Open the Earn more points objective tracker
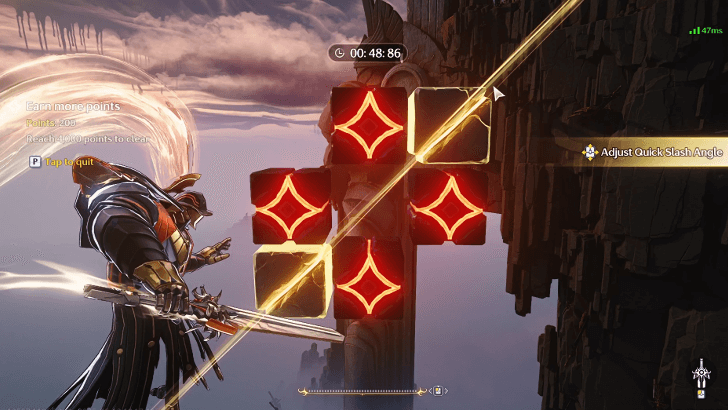The image size is (728, 410). (73, 106)
